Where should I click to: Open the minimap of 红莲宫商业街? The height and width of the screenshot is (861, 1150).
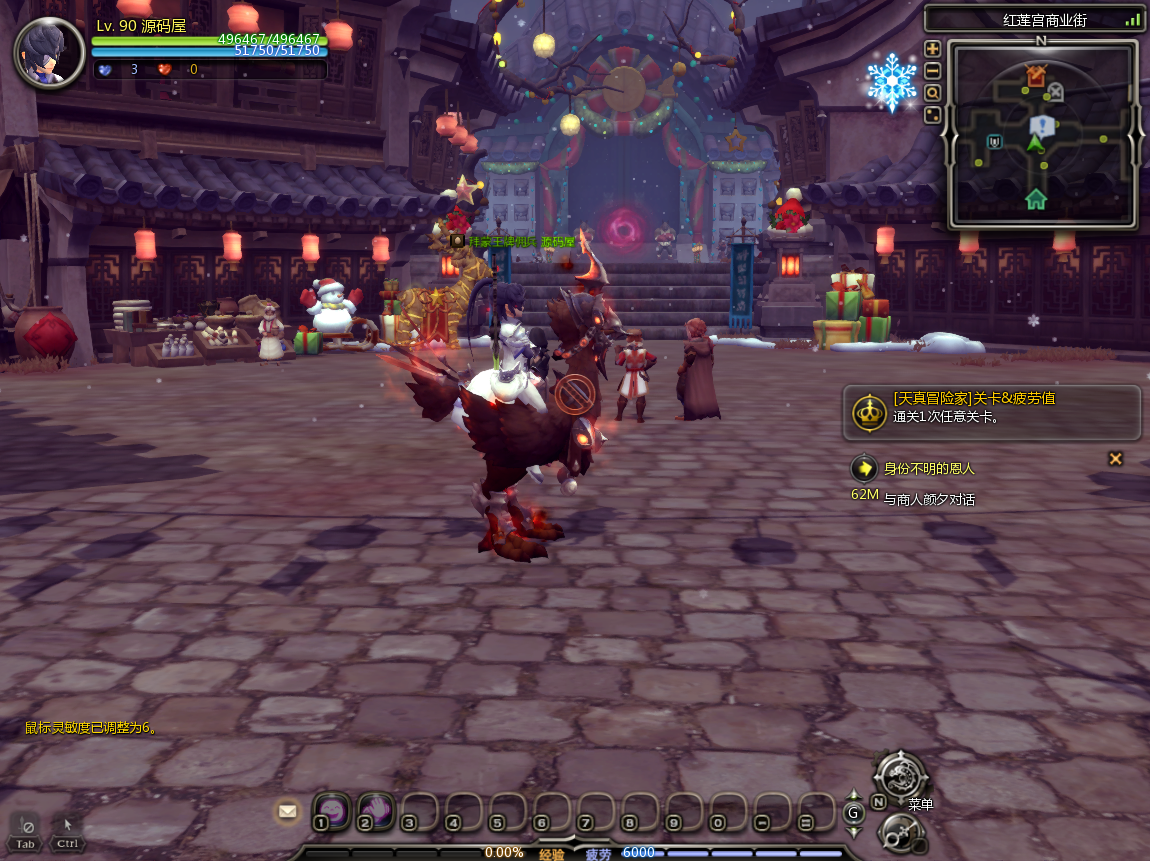tap(1043, 134)
